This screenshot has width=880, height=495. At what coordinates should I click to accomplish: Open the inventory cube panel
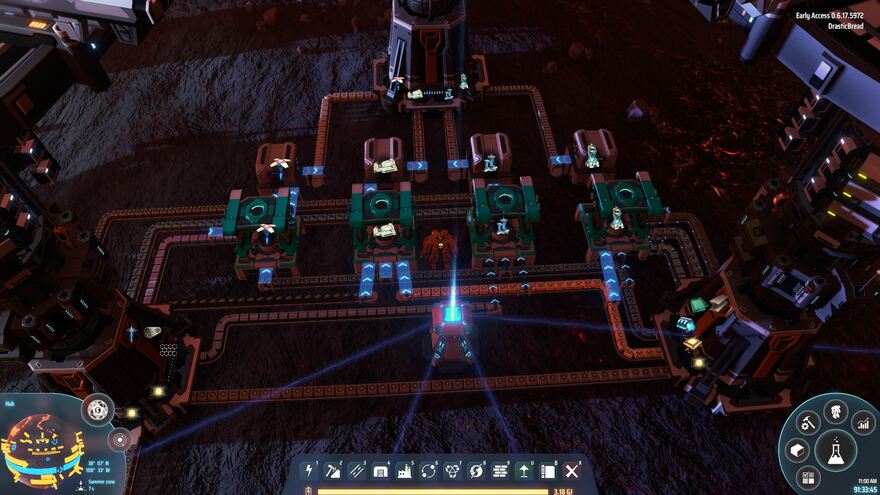click(x=797, y=451)
